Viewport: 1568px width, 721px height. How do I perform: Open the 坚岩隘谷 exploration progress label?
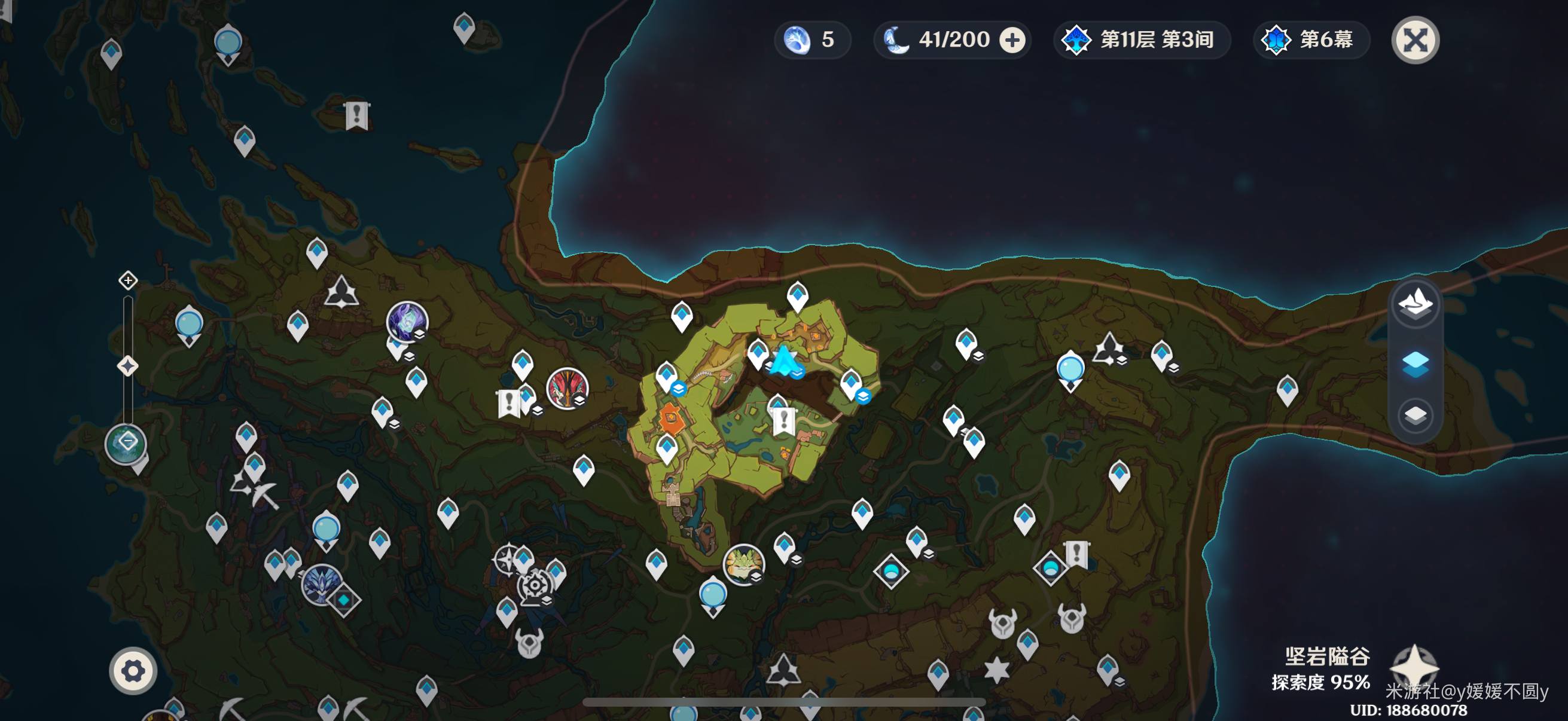pos(1320,668)
